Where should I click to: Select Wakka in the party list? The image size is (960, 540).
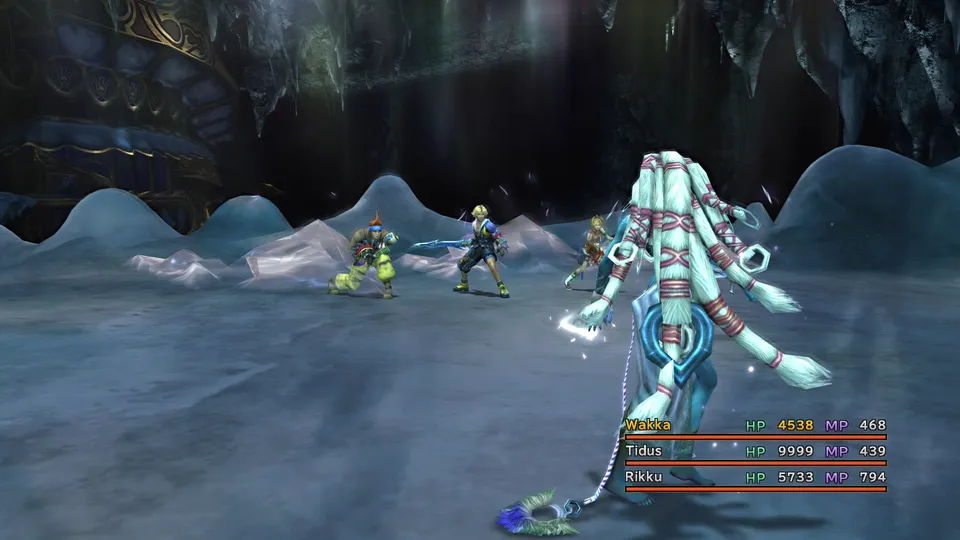648,425
